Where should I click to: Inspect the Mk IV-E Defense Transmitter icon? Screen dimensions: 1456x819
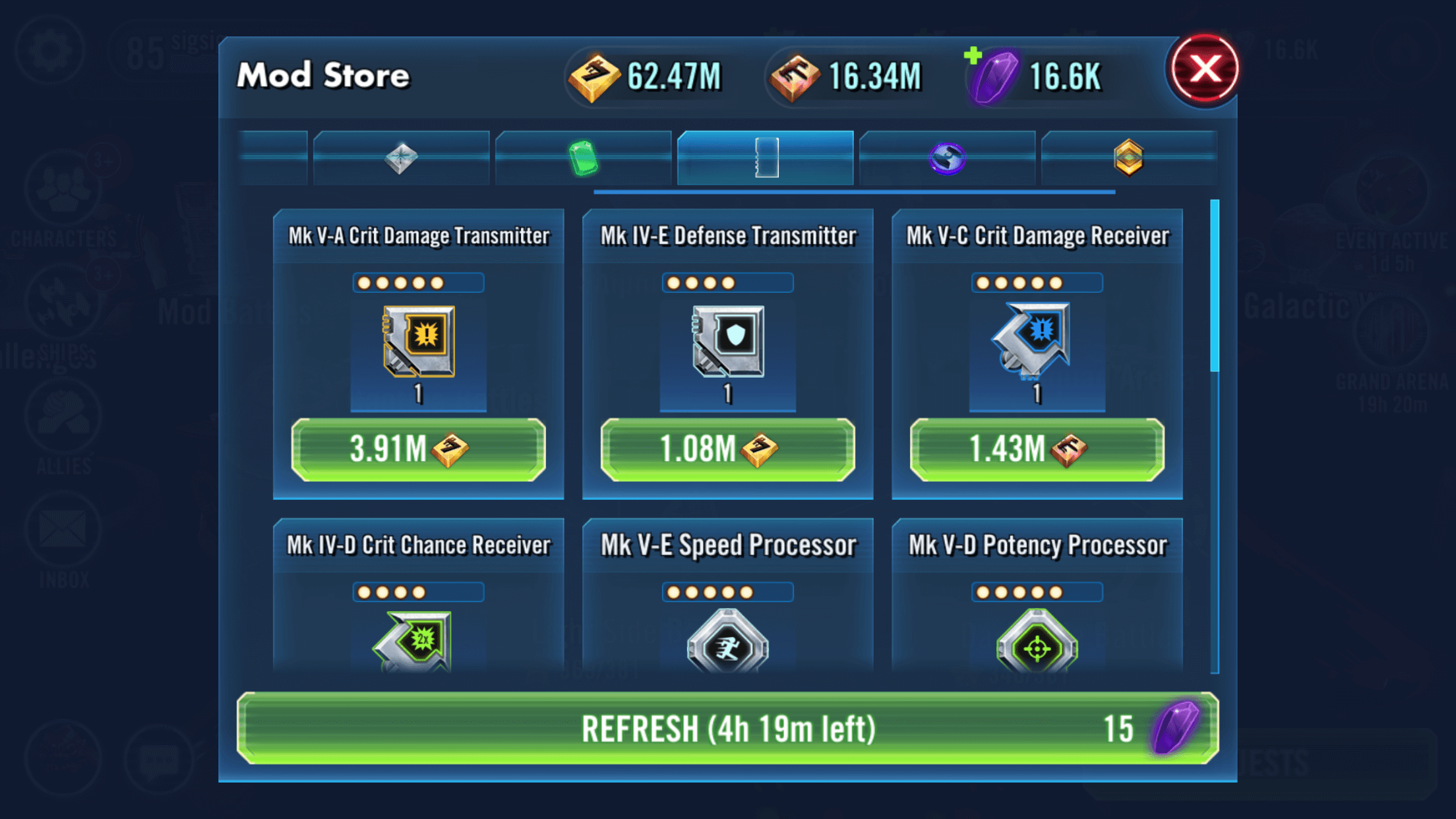(728, 341)
